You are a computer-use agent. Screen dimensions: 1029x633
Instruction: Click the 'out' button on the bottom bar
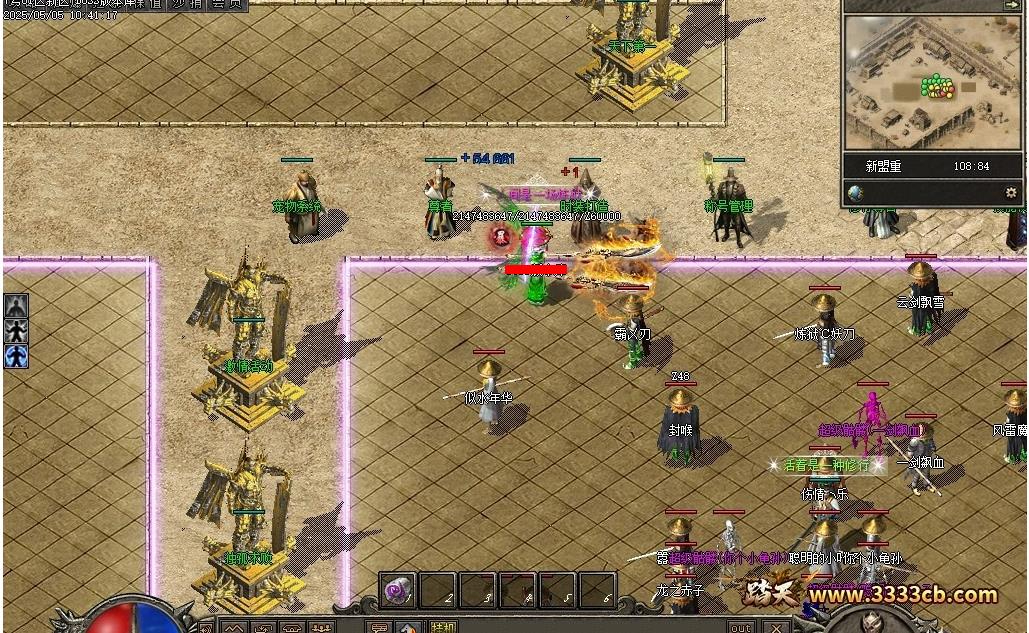pyautogui.click(x=741, y=627)
